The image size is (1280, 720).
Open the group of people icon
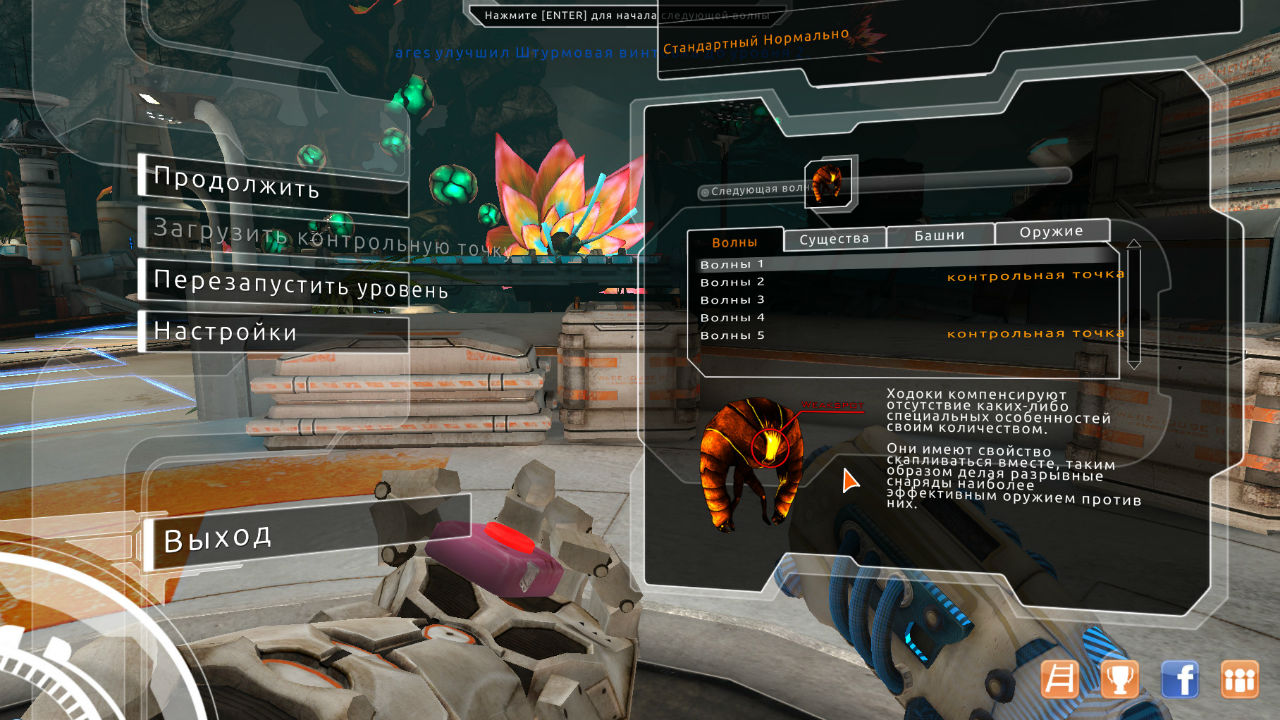pos(1240,679)
